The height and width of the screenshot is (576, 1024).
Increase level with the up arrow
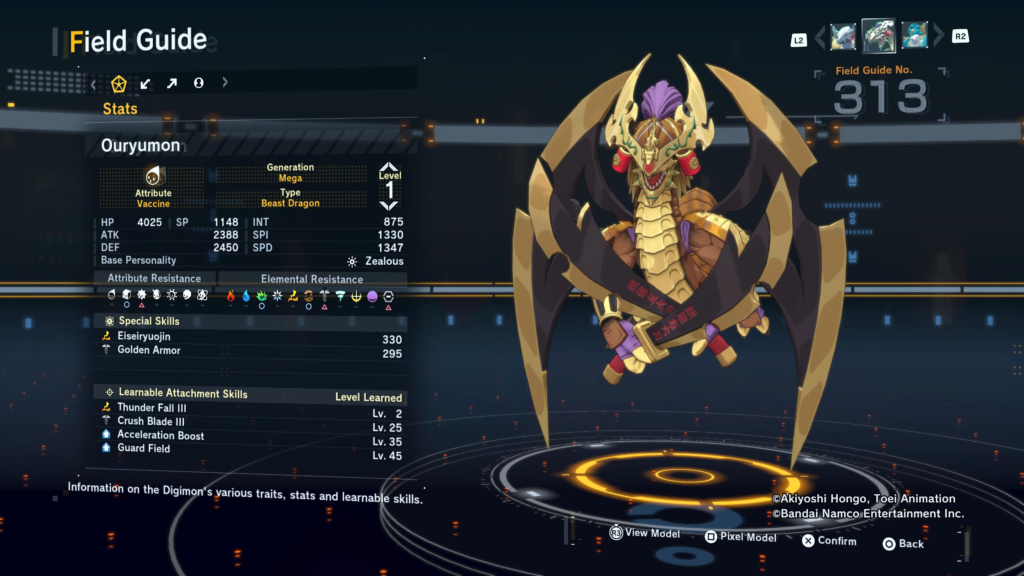389,169
